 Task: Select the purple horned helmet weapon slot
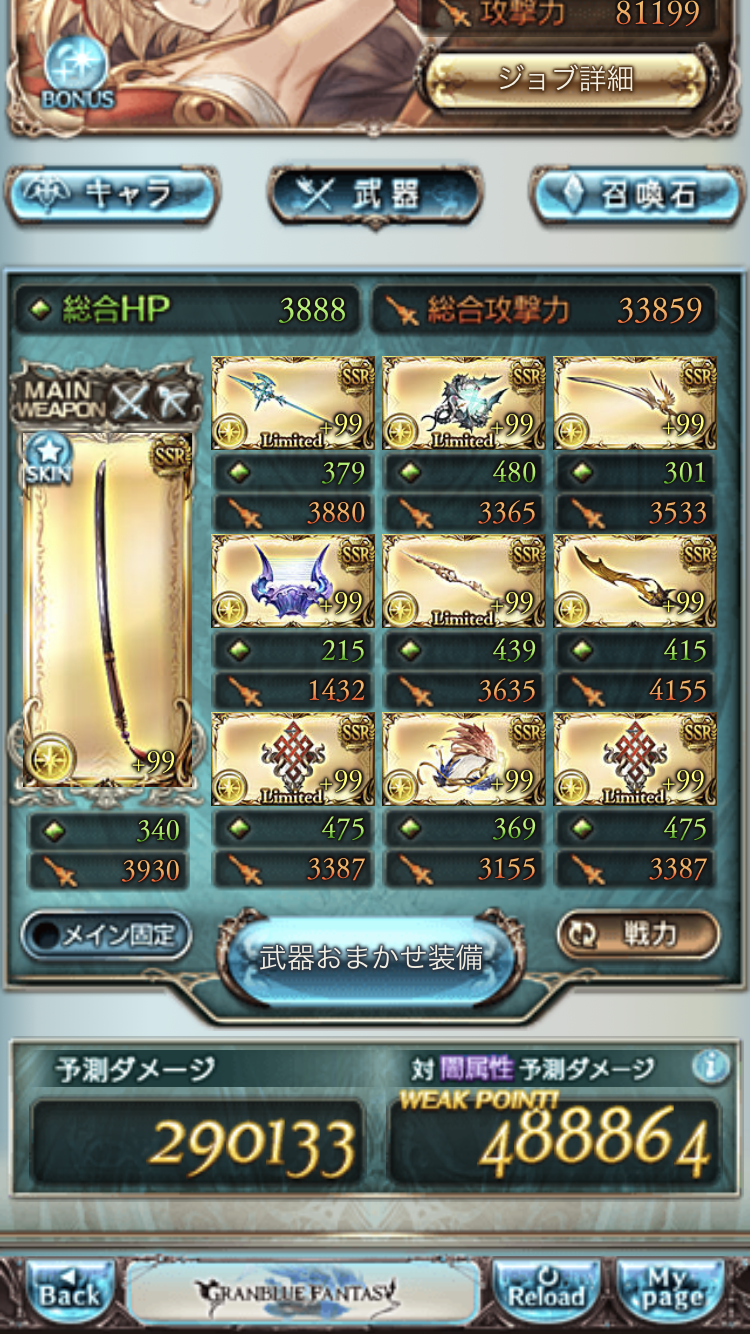point(293,581)
